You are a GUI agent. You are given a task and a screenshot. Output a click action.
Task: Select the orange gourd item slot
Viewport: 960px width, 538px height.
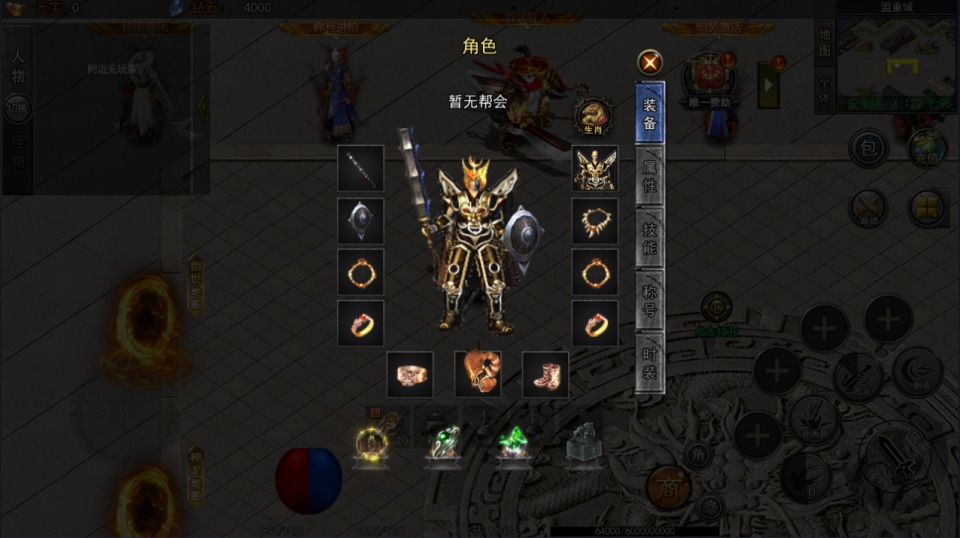tap(478, 374)
